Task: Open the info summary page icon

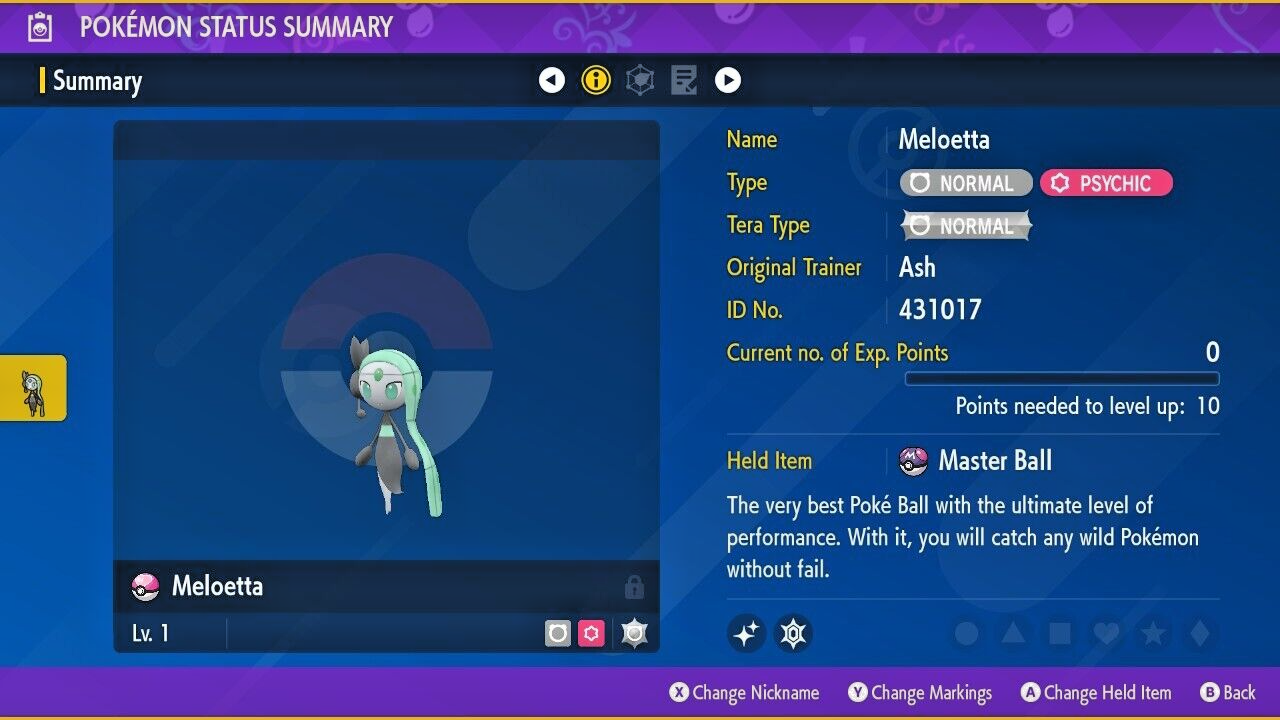Action: [x=595, y=80]
